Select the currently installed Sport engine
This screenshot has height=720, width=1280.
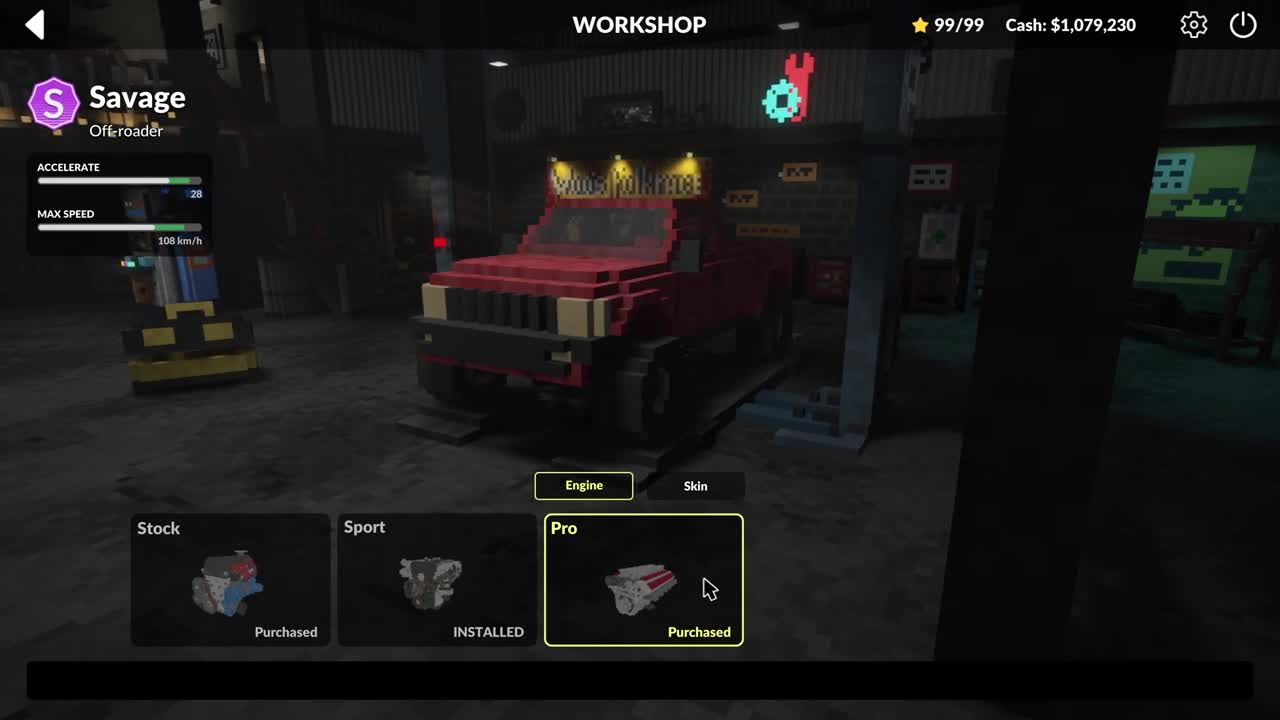[x=437, y=580]
